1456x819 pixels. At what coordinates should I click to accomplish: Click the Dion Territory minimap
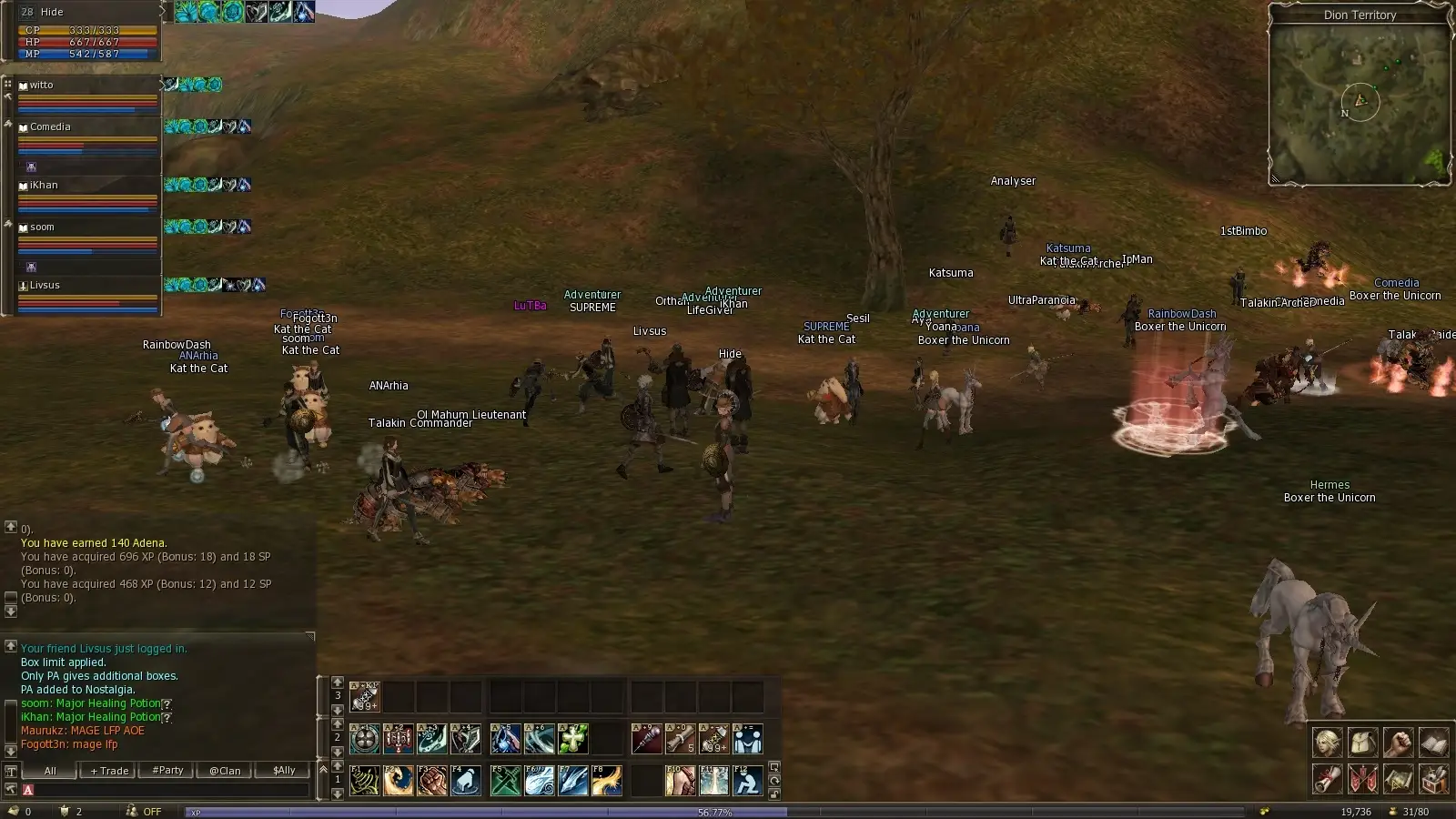pos(1360,102)
